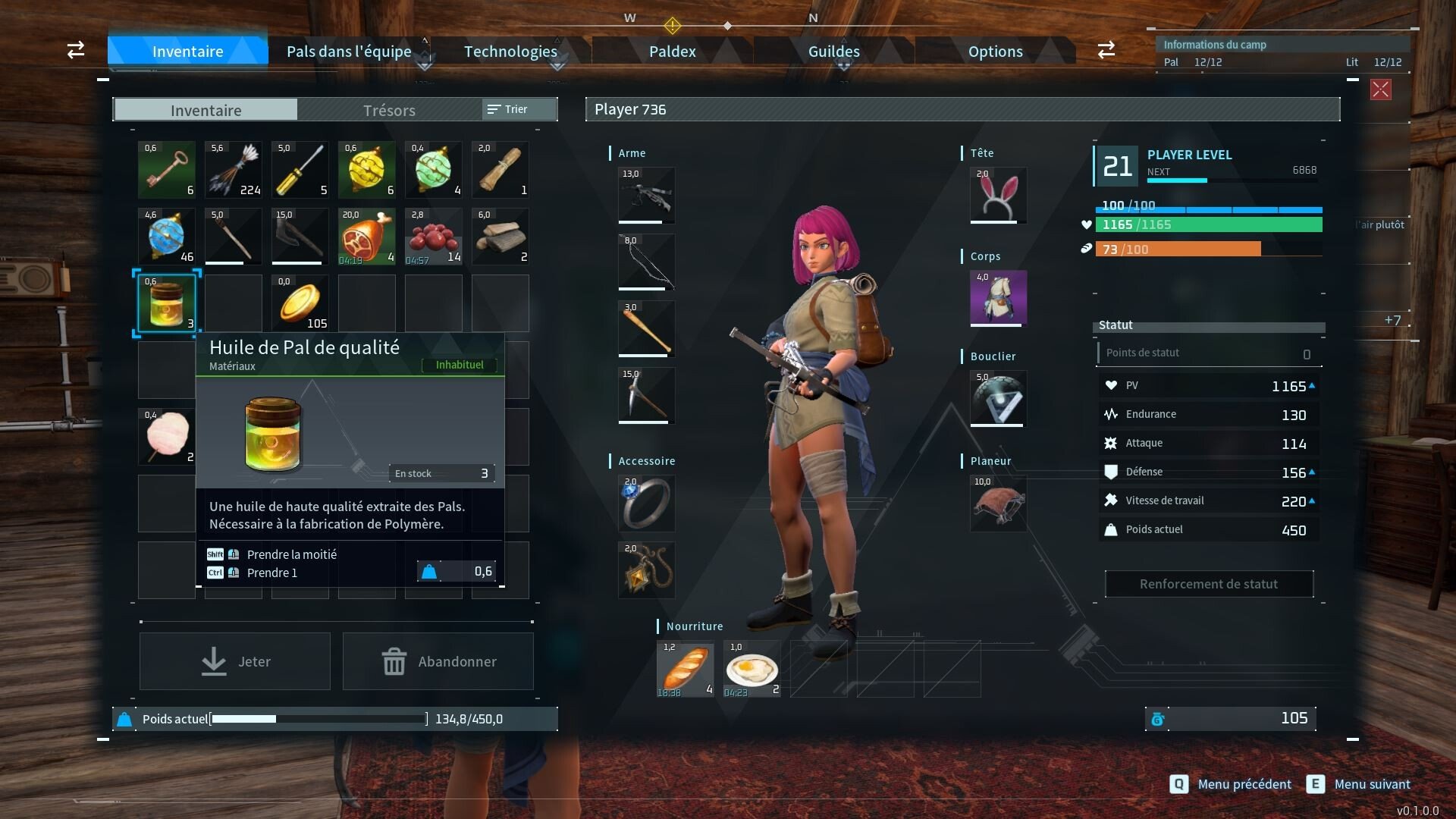Close the menu with the red X

[1380, 90]
